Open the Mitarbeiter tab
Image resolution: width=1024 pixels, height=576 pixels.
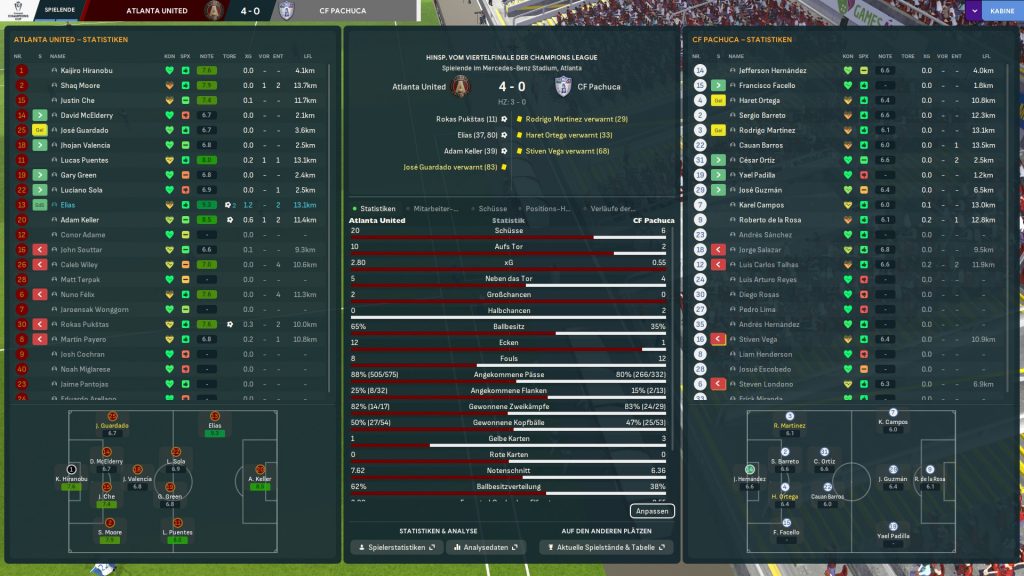[x=436, y=209]
